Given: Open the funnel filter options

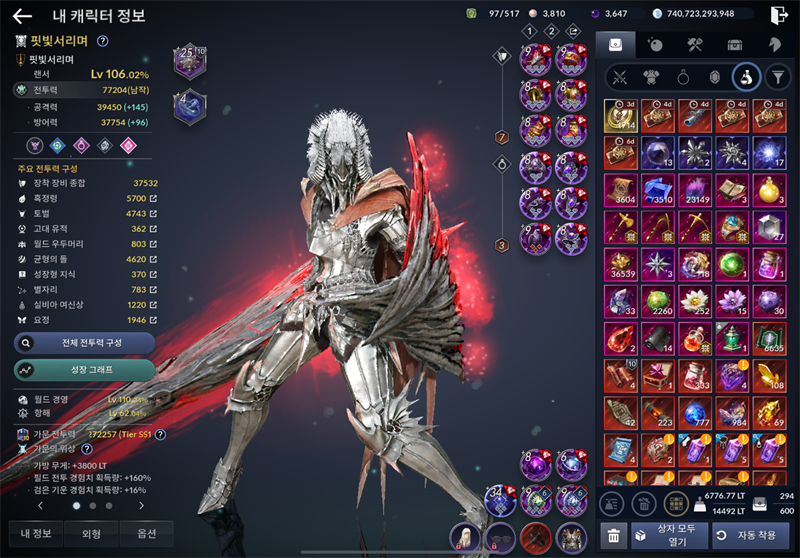Looking at the screenshot, I should pyautogui.click(x=776, y=77).
